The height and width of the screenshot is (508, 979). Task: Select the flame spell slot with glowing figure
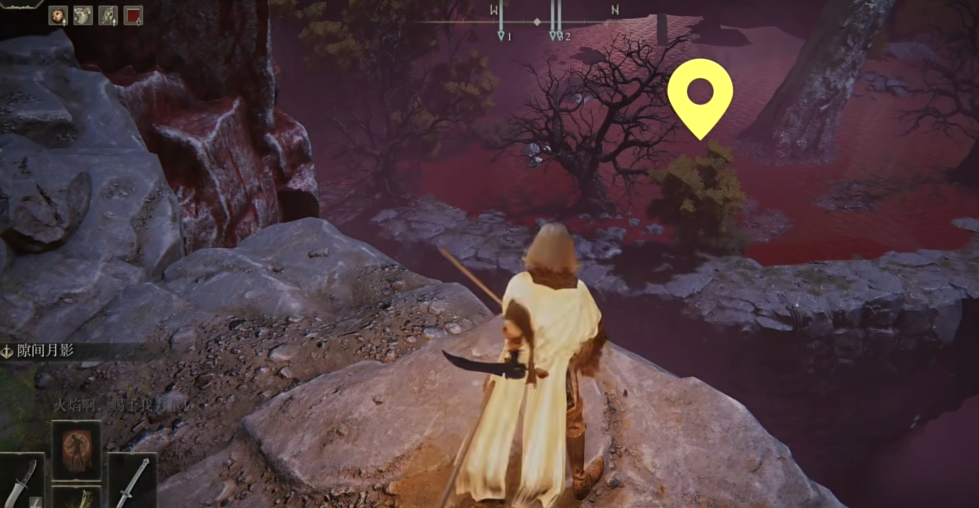pos(76,449)
